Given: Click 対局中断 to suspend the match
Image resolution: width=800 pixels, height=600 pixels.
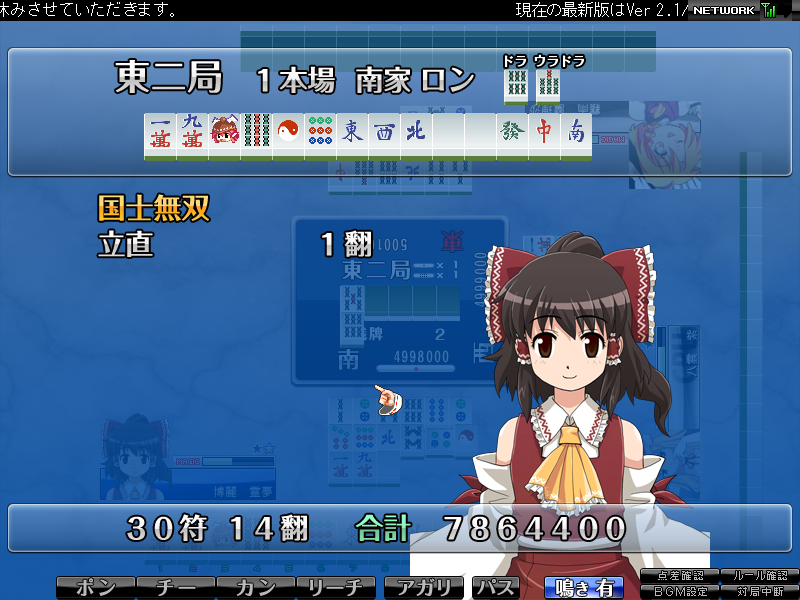Looking at the screenshot, I should [x=760, y=591].
